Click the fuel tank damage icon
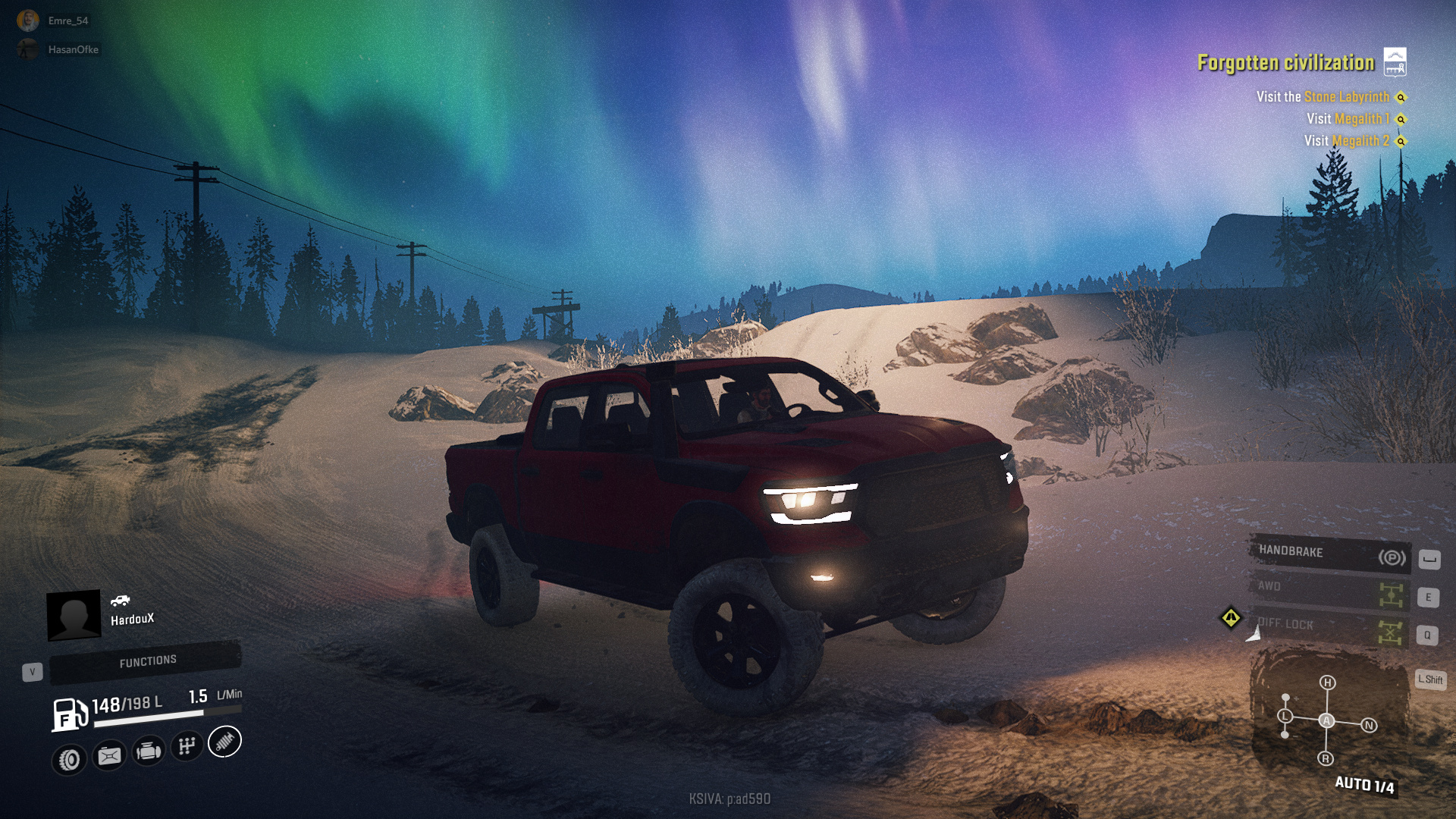 (x=109, y=755)
